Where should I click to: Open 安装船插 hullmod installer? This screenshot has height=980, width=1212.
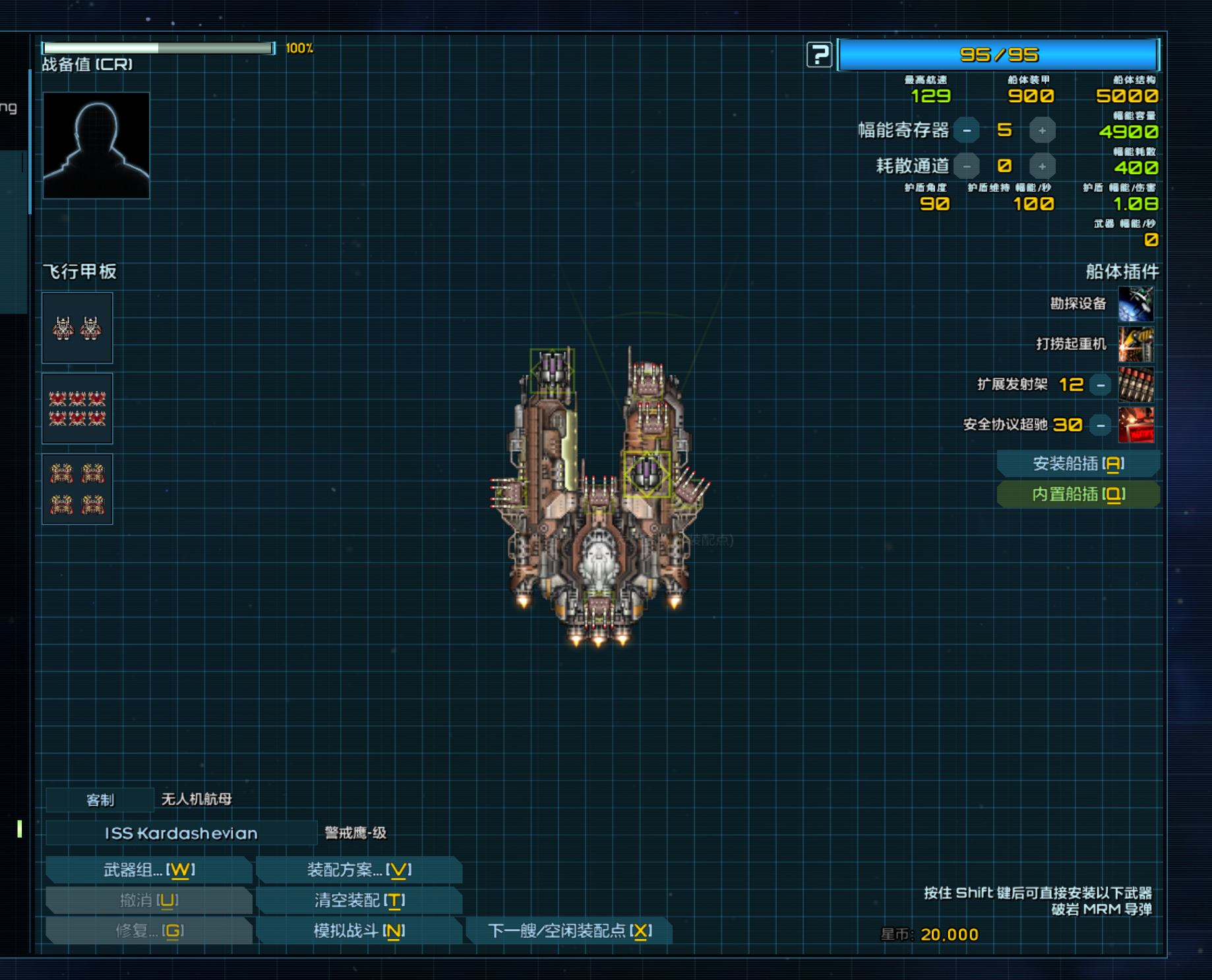pos(1078,464)
